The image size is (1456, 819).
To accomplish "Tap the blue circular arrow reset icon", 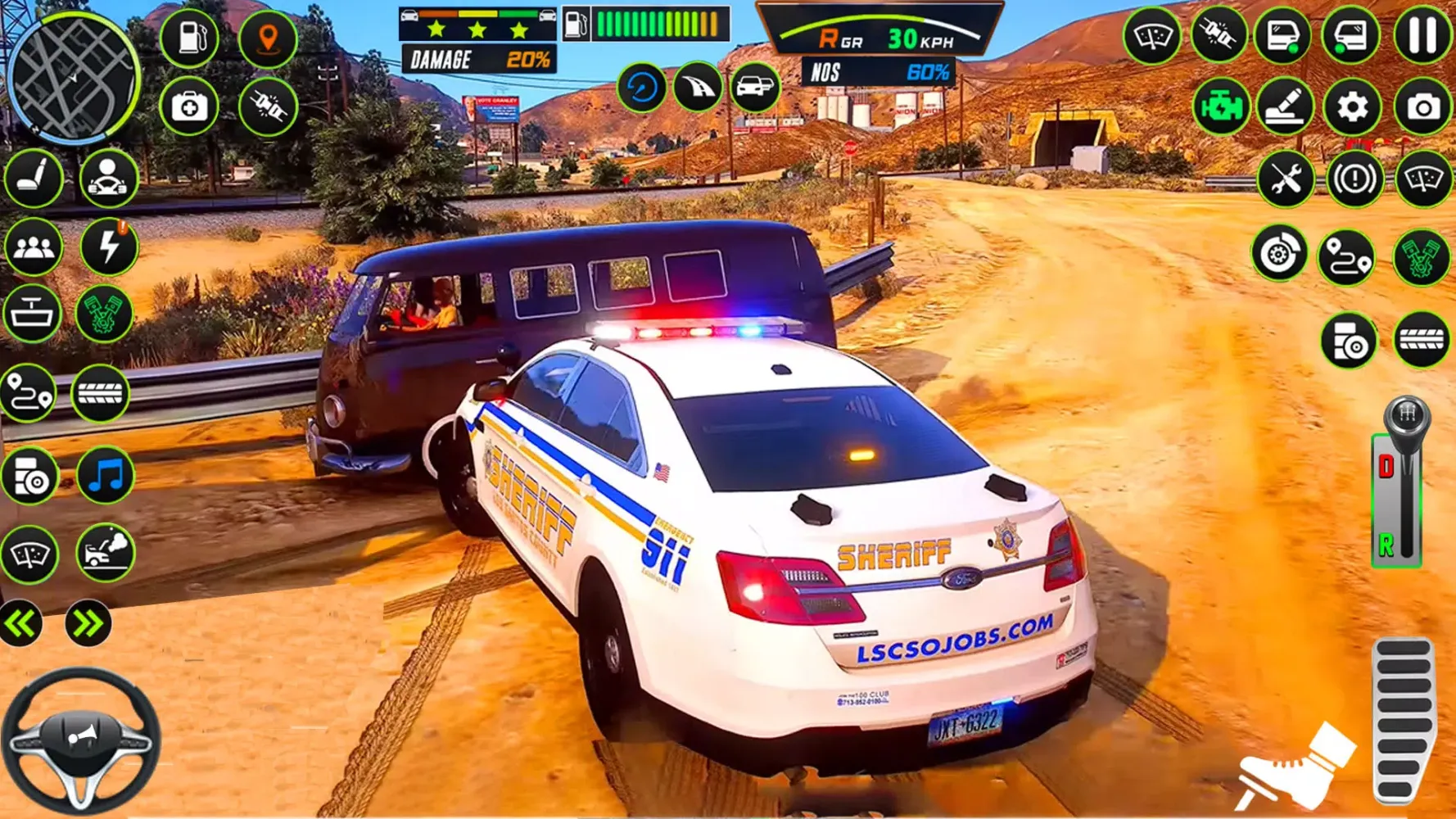I will [x=641, y=87].
